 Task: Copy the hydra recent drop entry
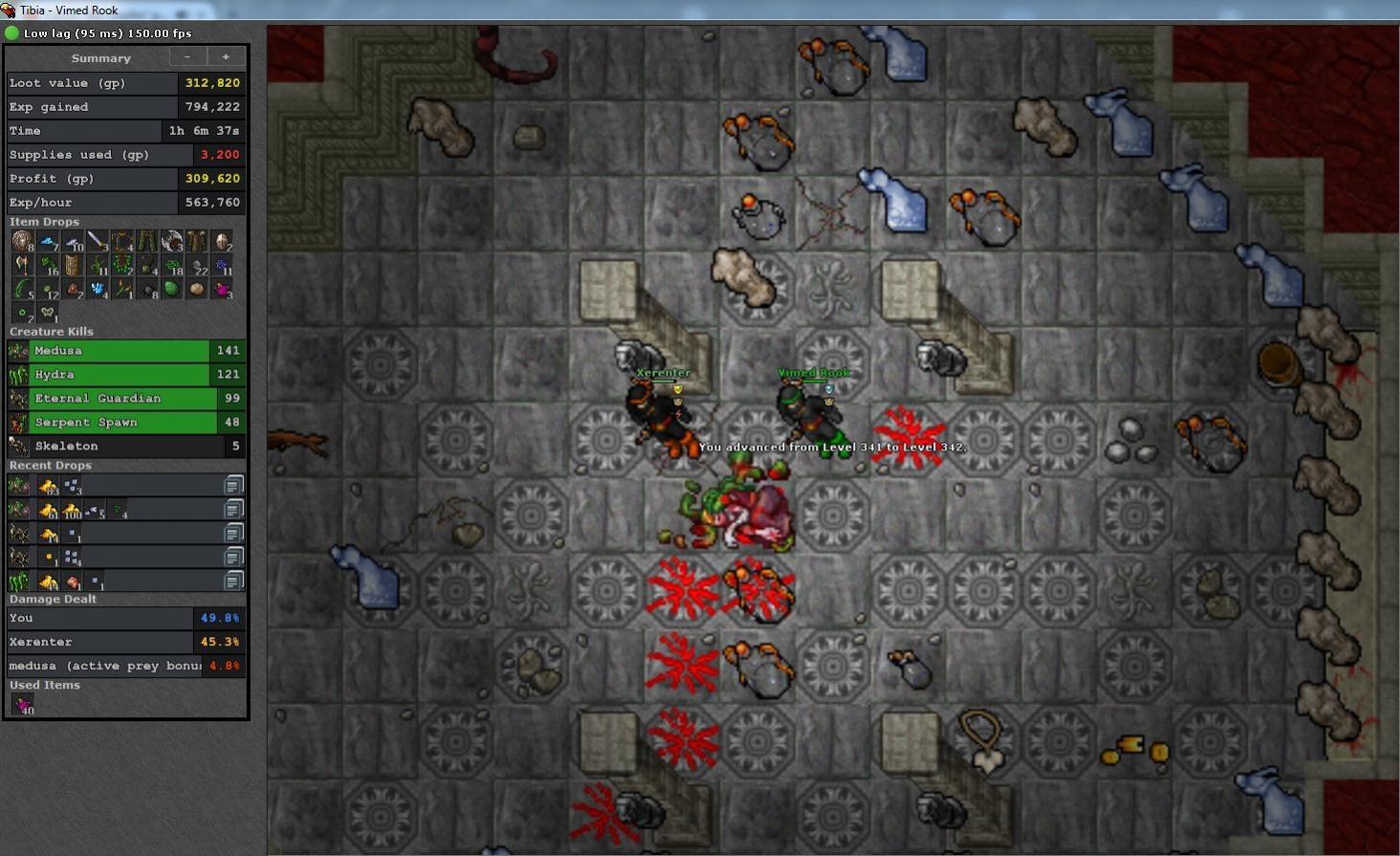(233, 581)
